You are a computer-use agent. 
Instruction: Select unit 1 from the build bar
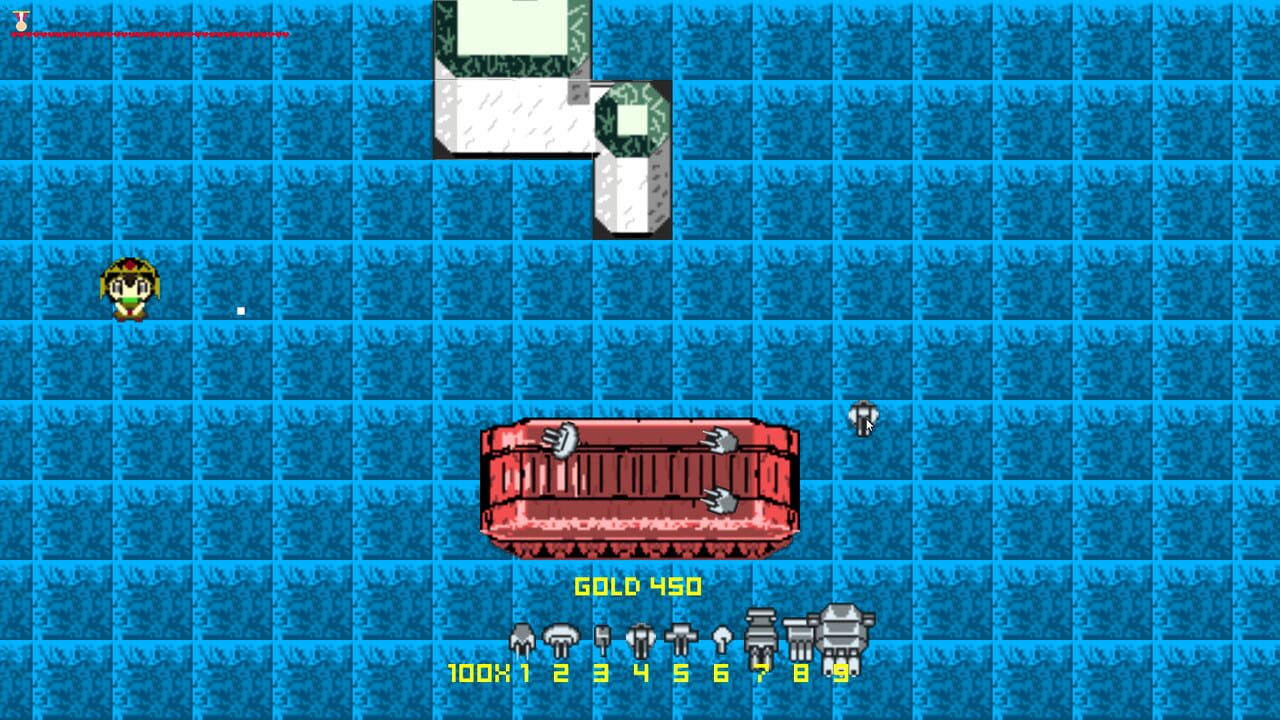tap(521, 635)
